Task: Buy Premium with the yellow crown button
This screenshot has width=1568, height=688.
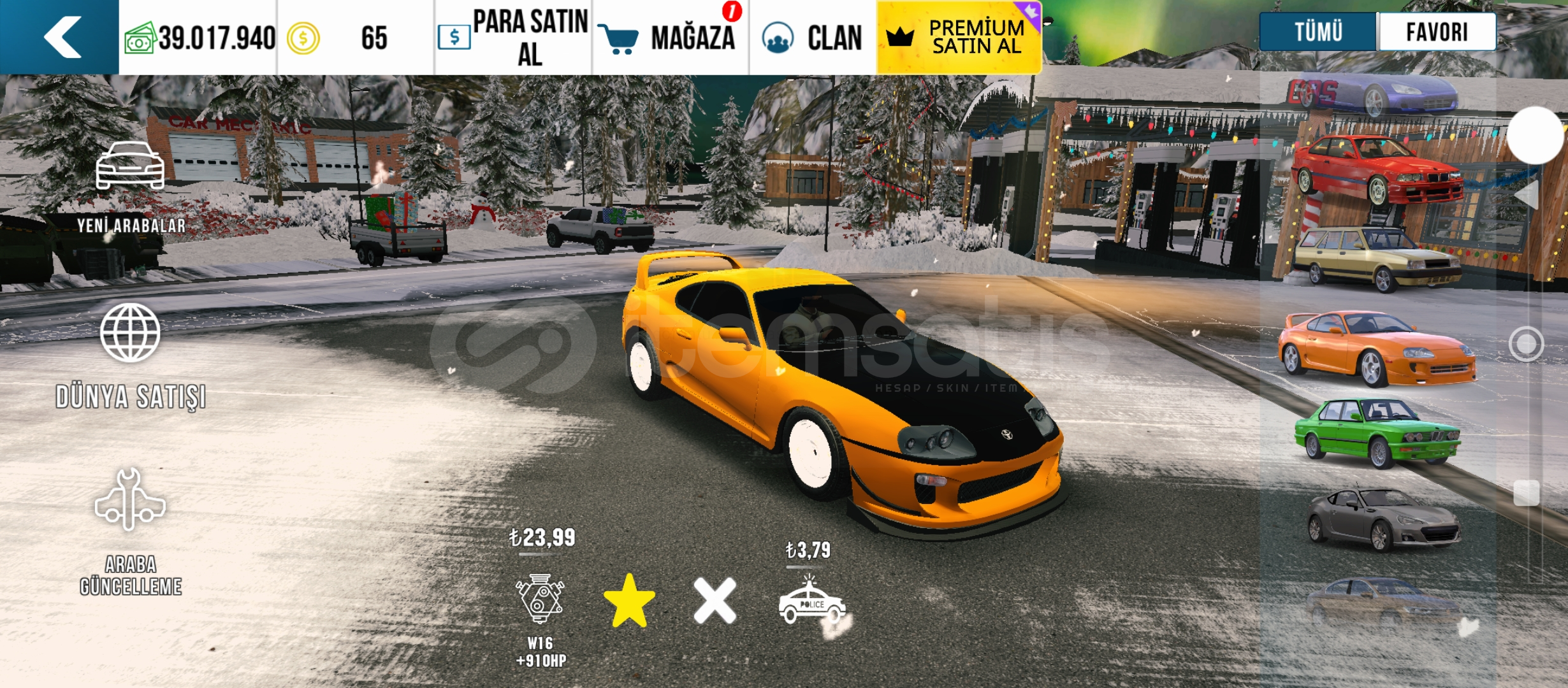Action: click(959, 38)
